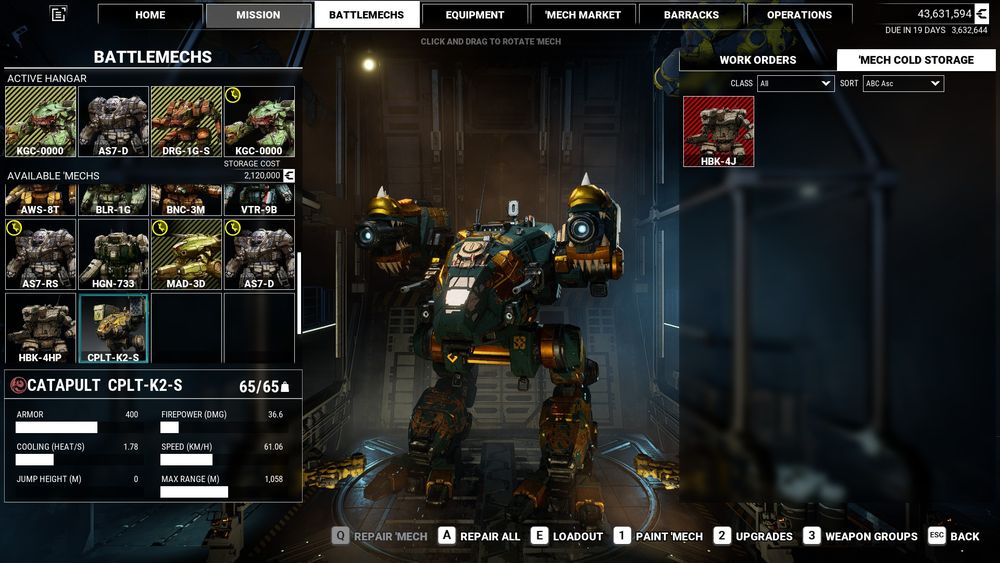This screenshot has width=1000, height=563.
Task: Choose the DRG-1G-S active hangar mech
Action: click(x=186, y=121)
